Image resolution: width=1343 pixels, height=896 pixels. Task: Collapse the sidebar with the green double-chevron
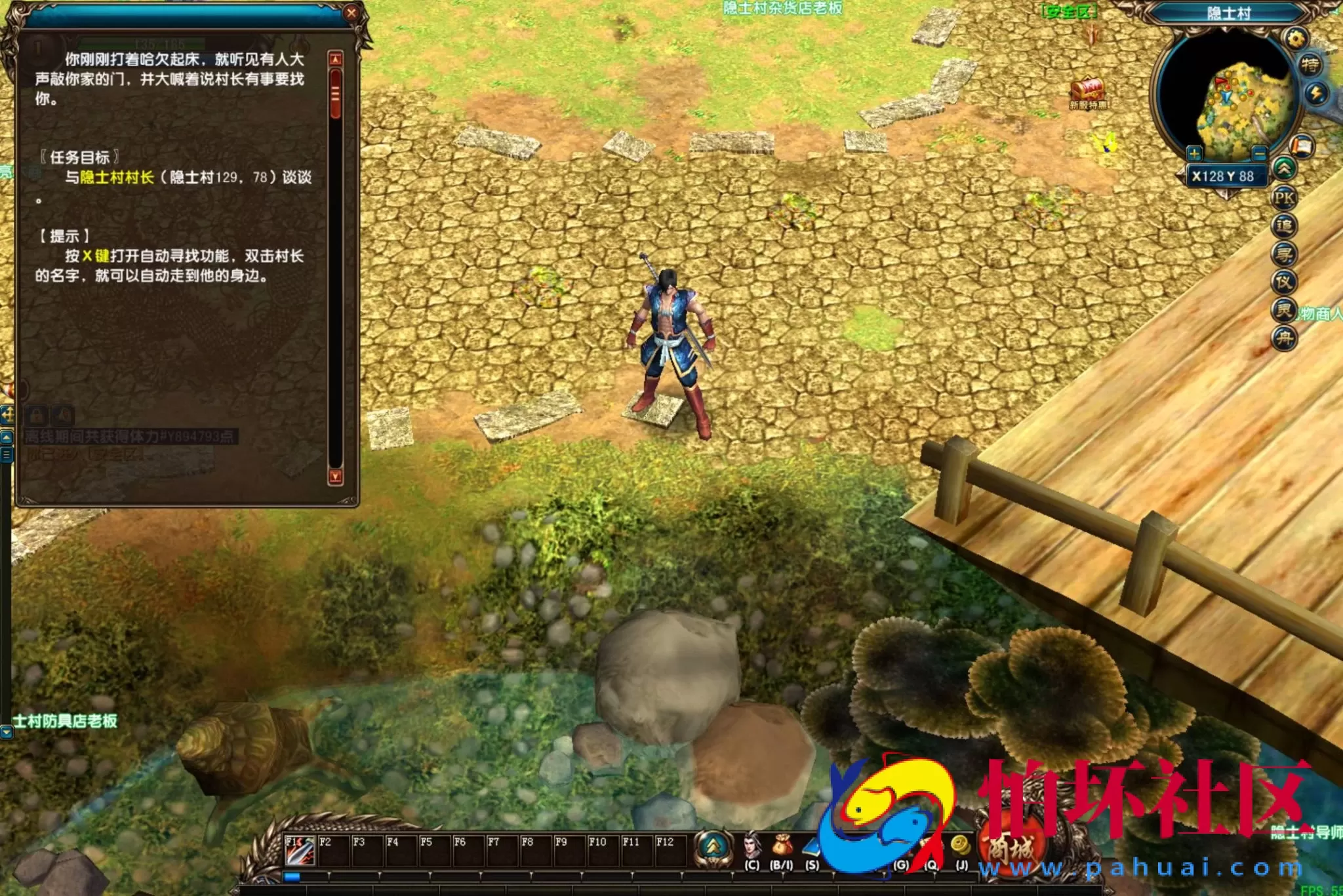tap(1286, 168)
